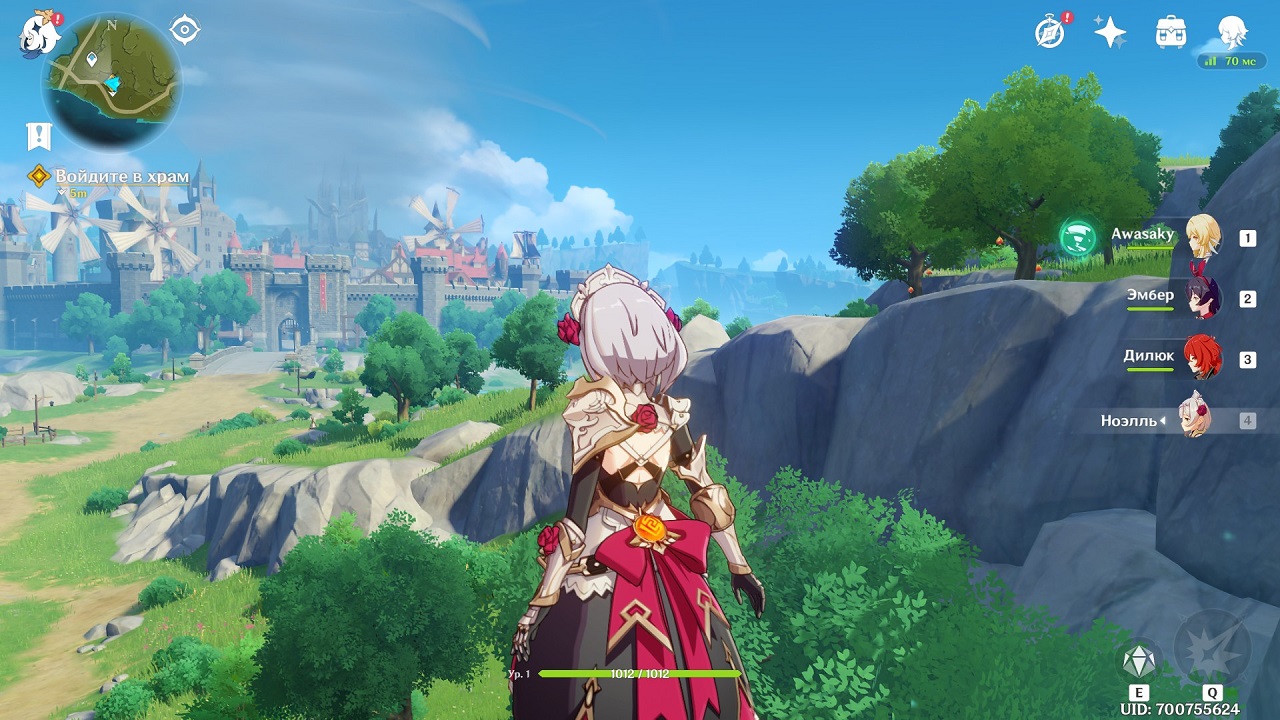Viewport: 1280px width, 720px height.
Task: Open the quest bookmark icon
Action: pyautogui.click(x=39, y=136)
